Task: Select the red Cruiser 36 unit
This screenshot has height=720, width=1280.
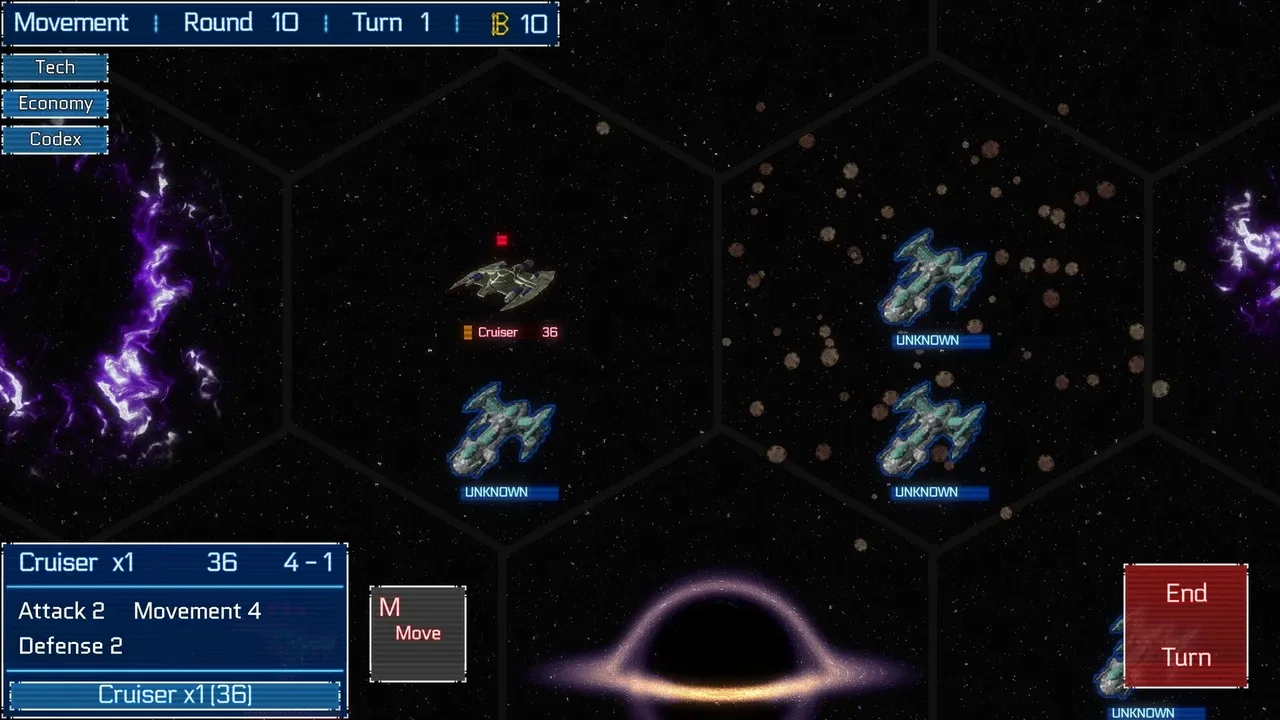Action: [x=503, y=283]
